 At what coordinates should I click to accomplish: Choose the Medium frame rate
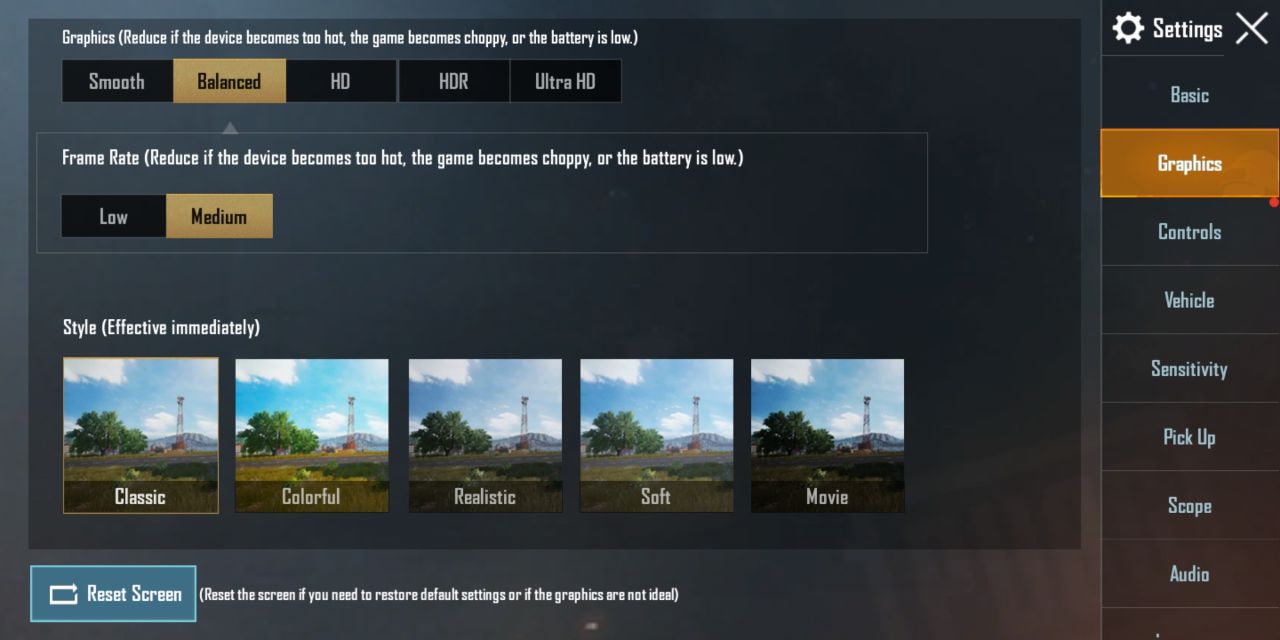tap(218, 216)
